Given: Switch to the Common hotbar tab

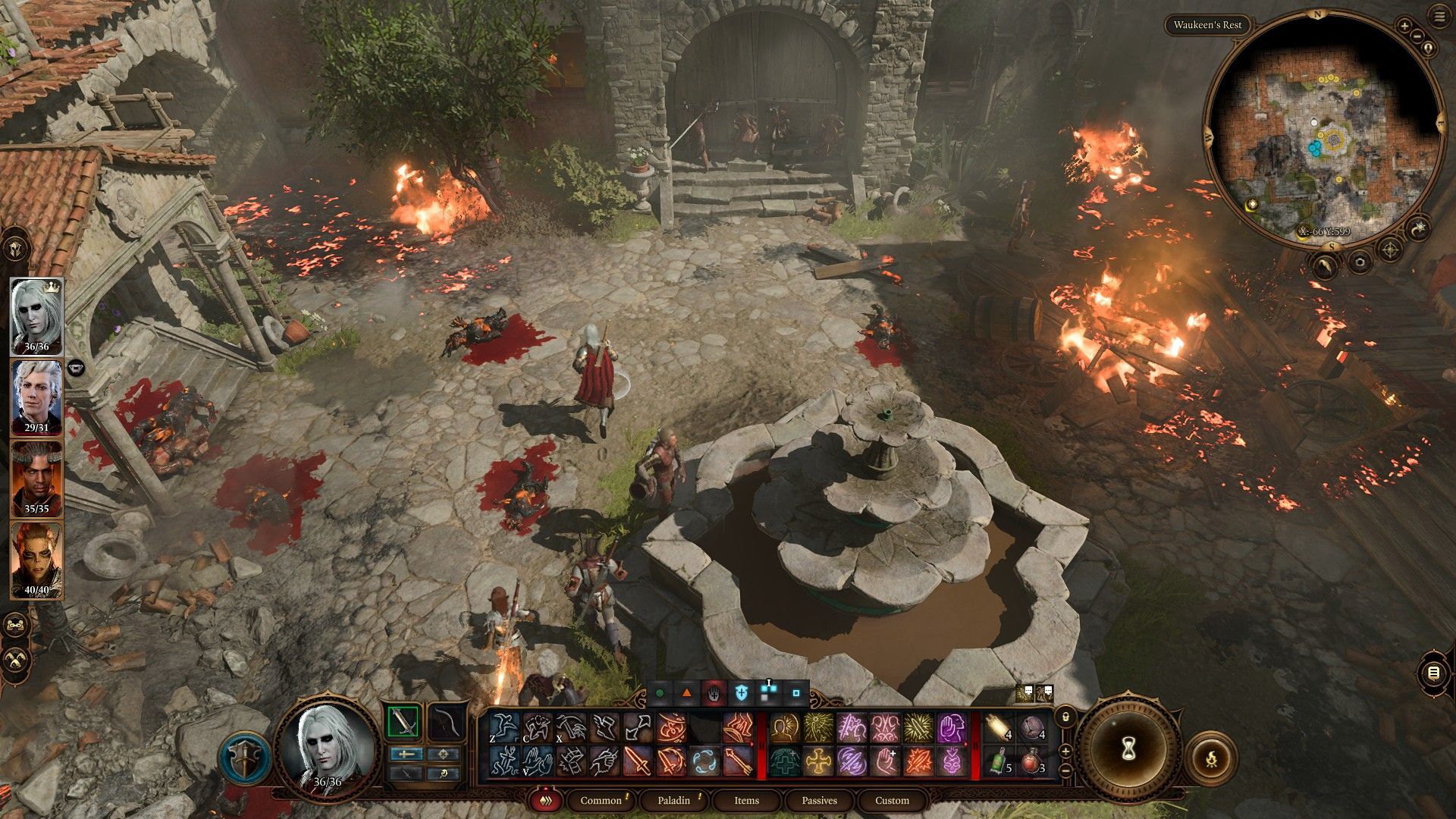Looking at the screenshot, I should (601, 800).
